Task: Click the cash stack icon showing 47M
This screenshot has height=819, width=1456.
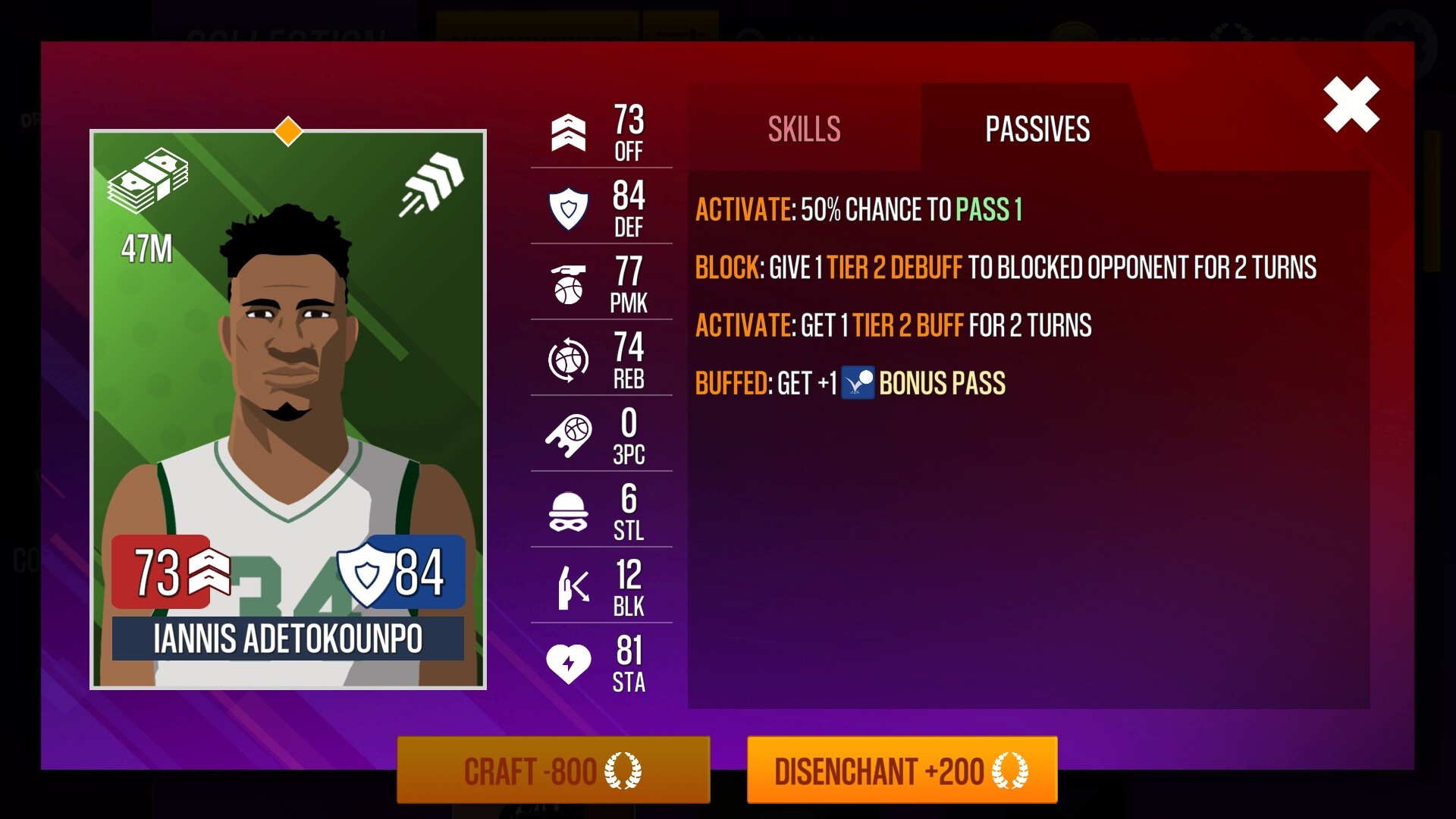Action: tap(151, 177)
